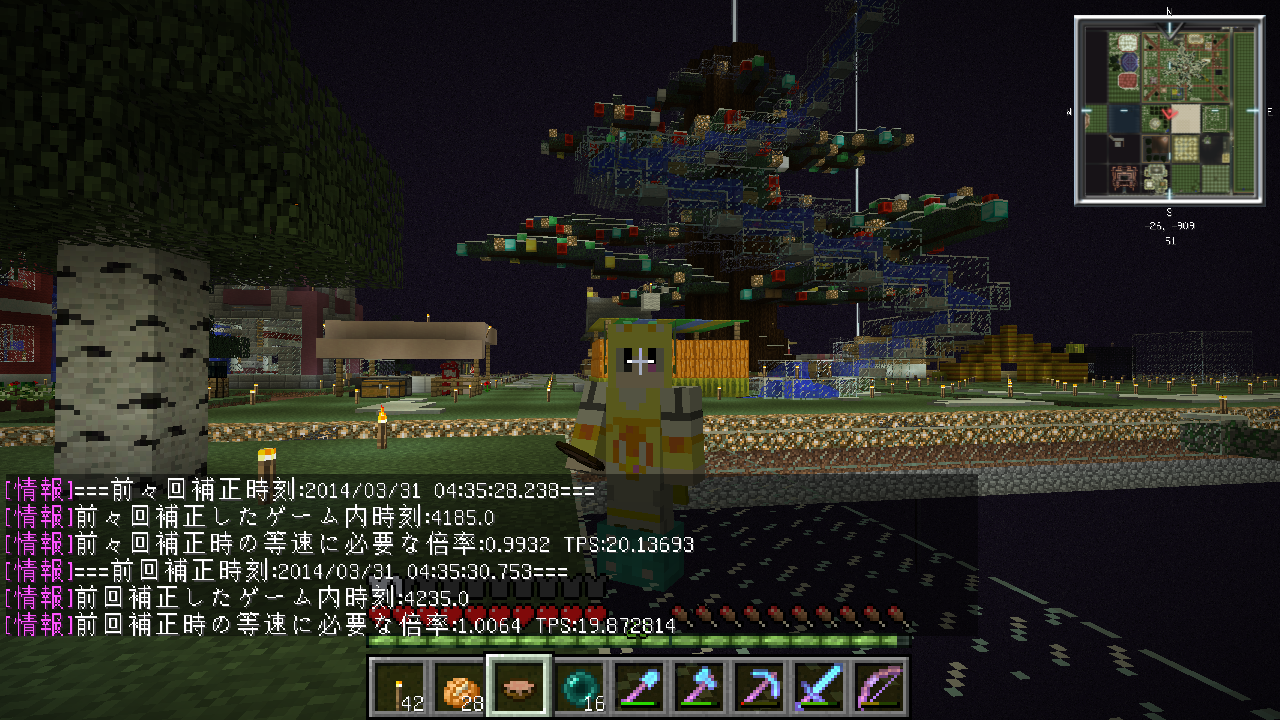Image resolution: width=1280 pixels, height=720 pixels.
Task: Toggle the minimap in the top-right corner
Action: click(x=1170, y=110)
